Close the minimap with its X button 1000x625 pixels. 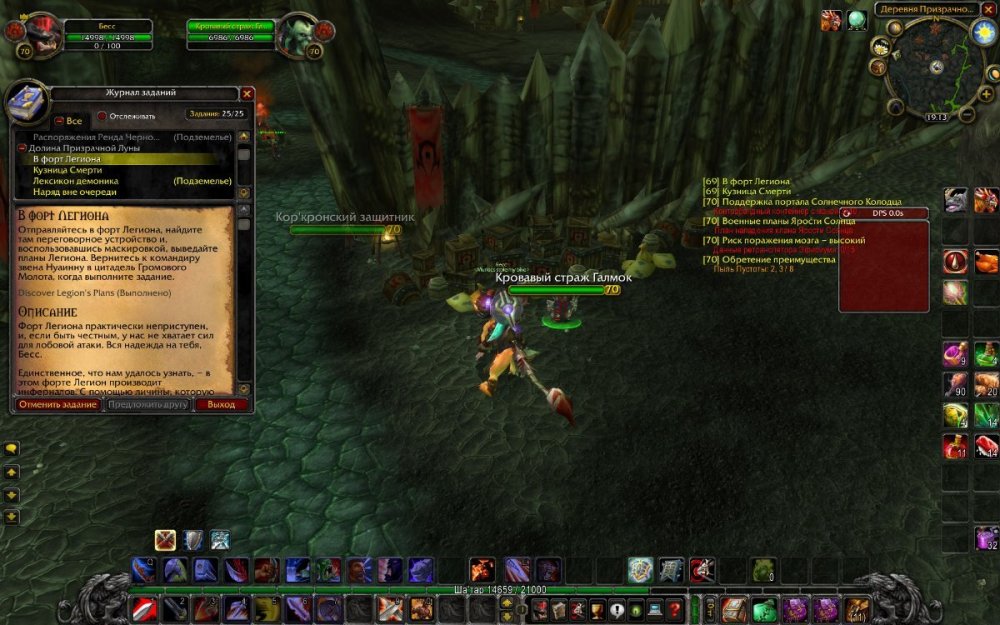988,8
